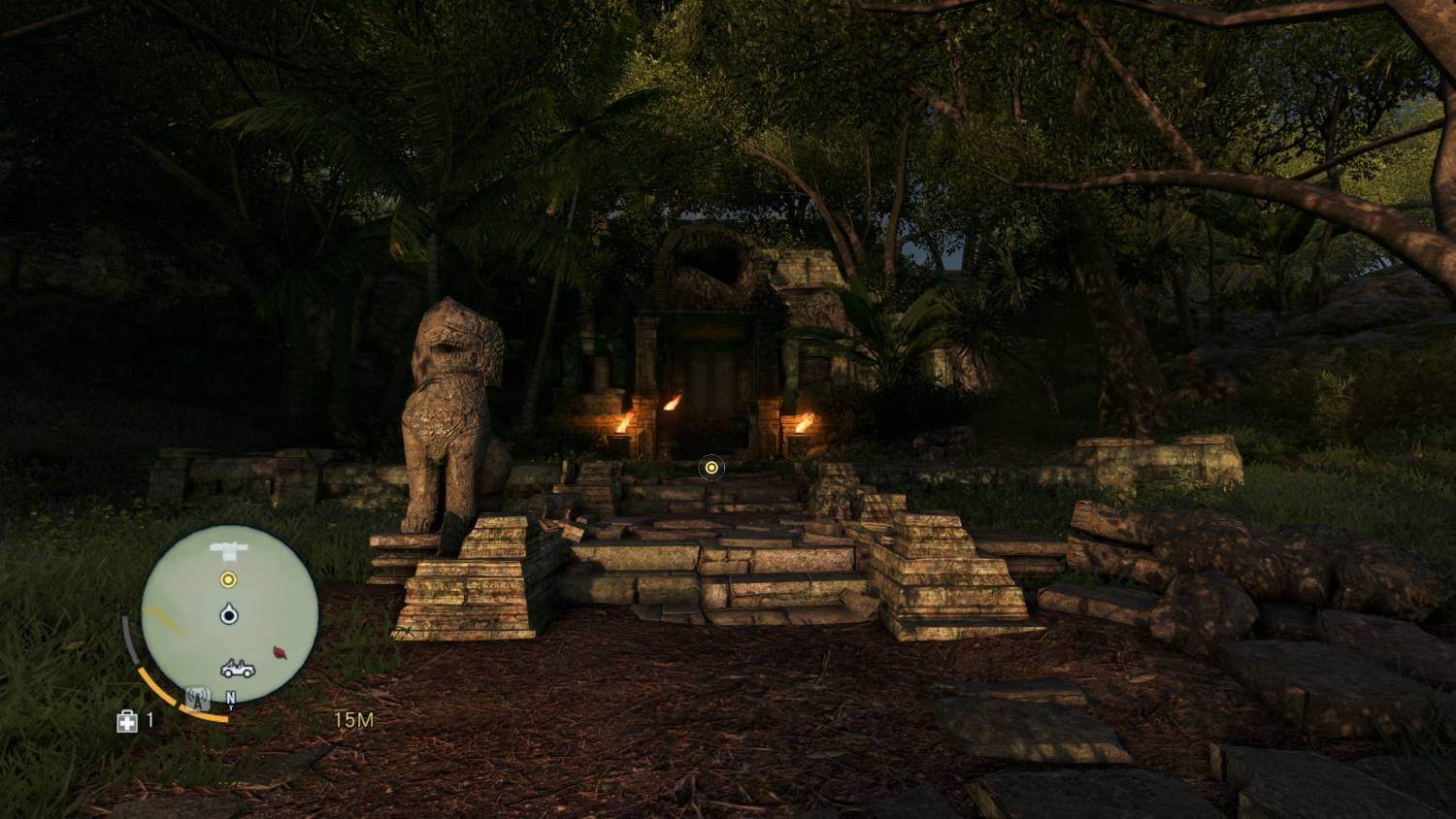This screenshot has width=1456, height=819.
Task: Click the yellow objective waypoint at screen center
Action: (711, 468)
